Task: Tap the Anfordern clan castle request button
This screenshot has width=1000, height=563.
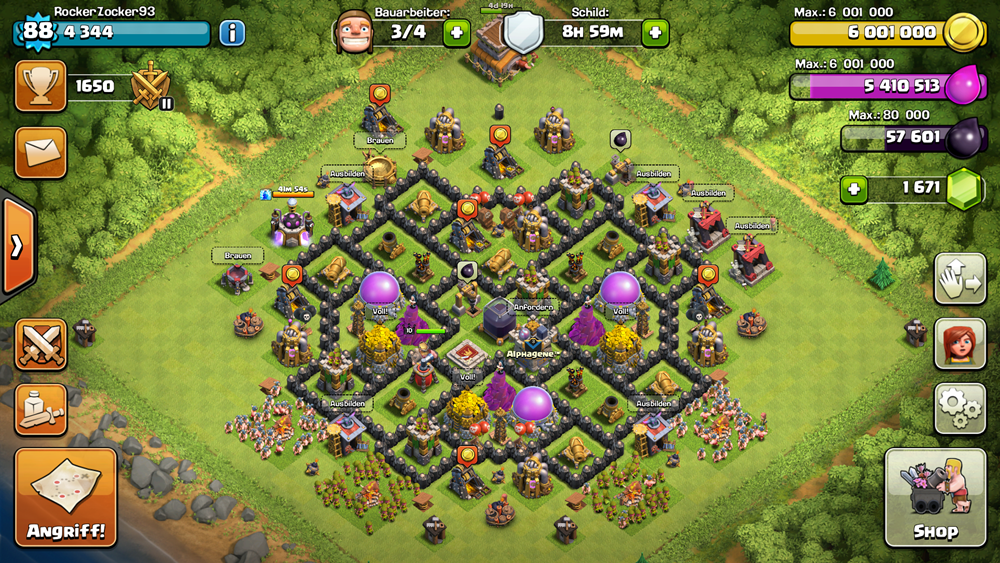Action: (531, 307)
